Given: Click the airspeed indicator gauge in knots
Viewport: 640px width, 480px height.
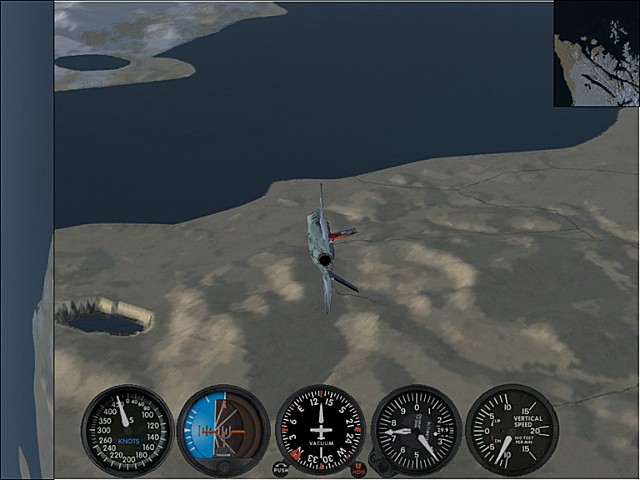Looking at the screenshot, I should pos(127,430).
